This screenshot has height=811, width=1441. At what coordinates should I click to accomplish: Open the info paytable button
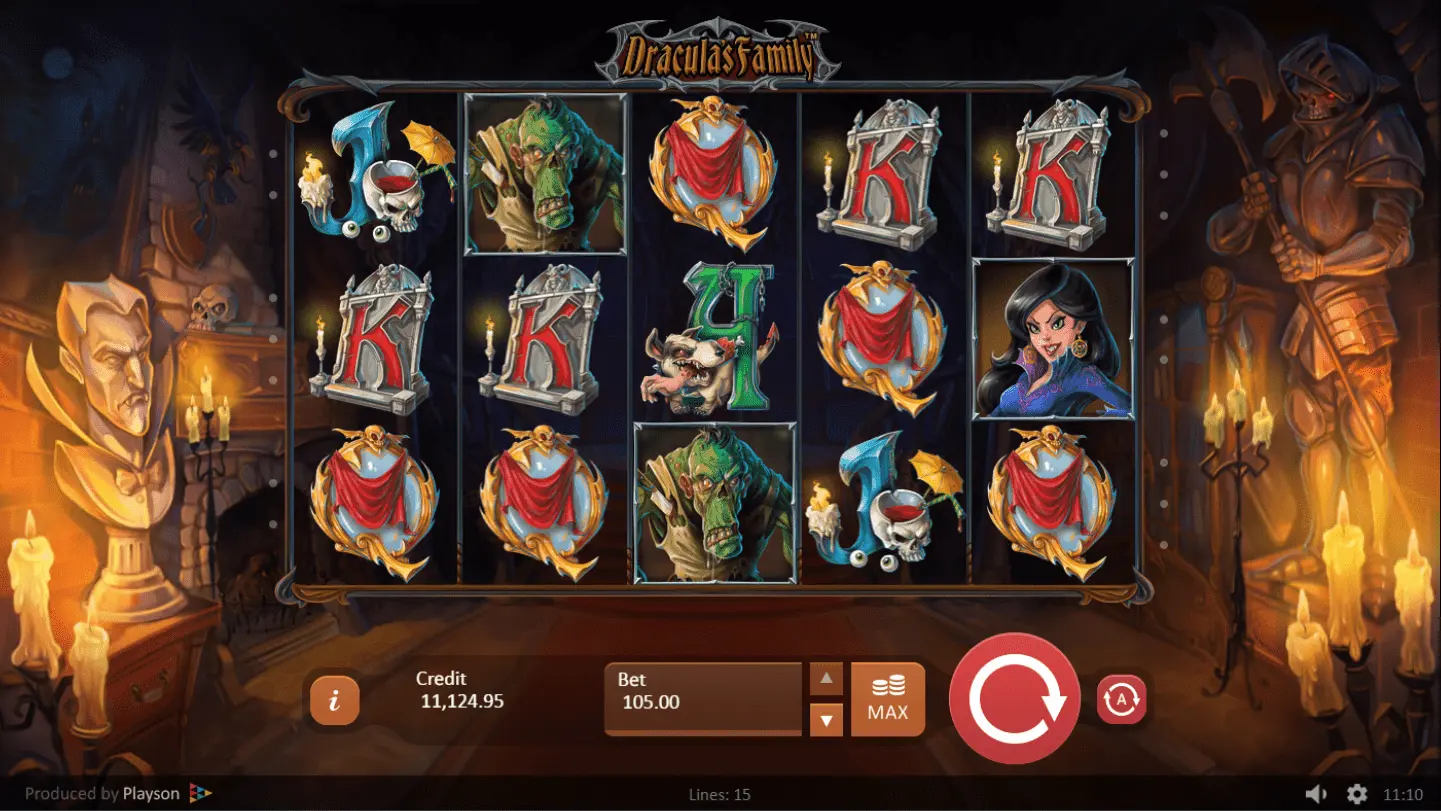(334, 700)
